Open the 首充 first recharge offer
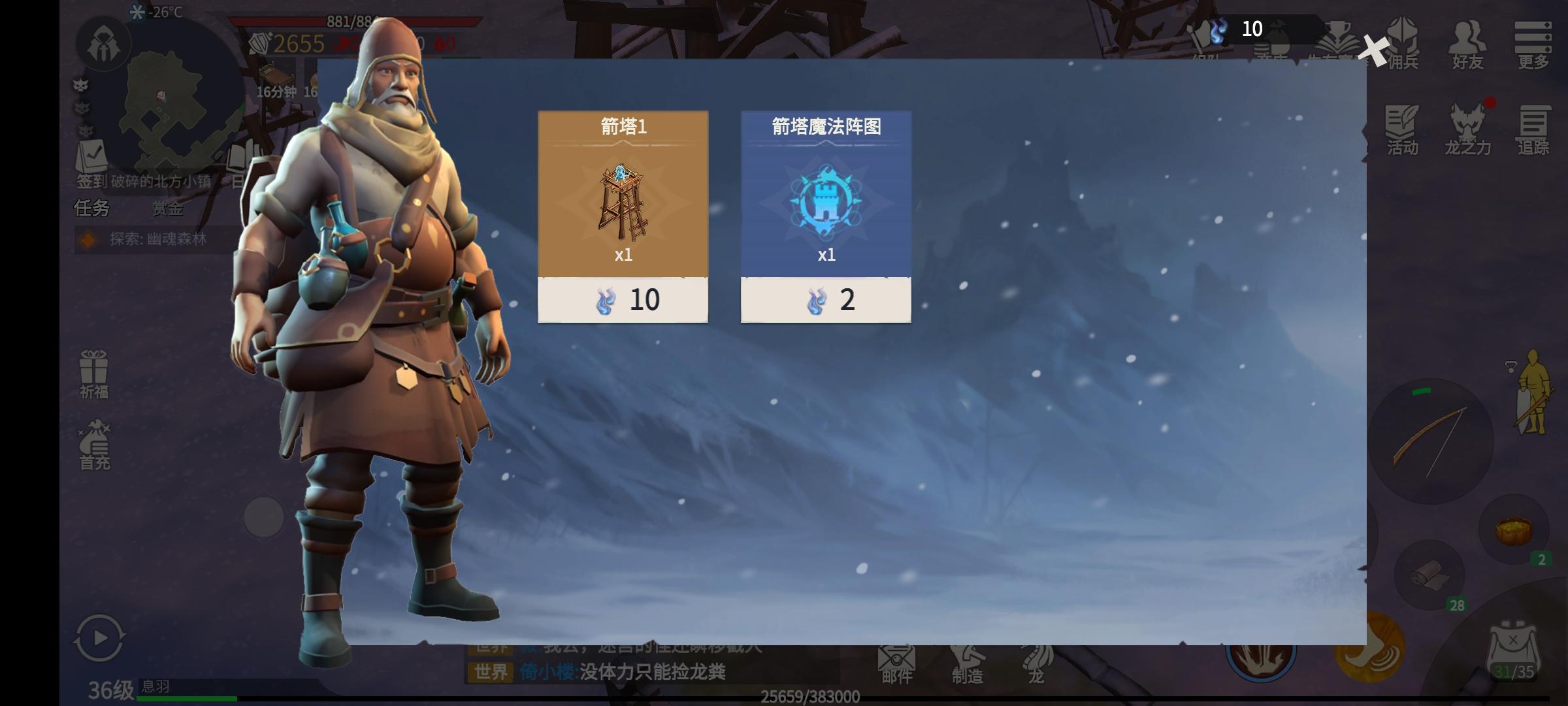The height and width of the screenshot is (706, 1568). pyautogui.click(x=95, y=446)
